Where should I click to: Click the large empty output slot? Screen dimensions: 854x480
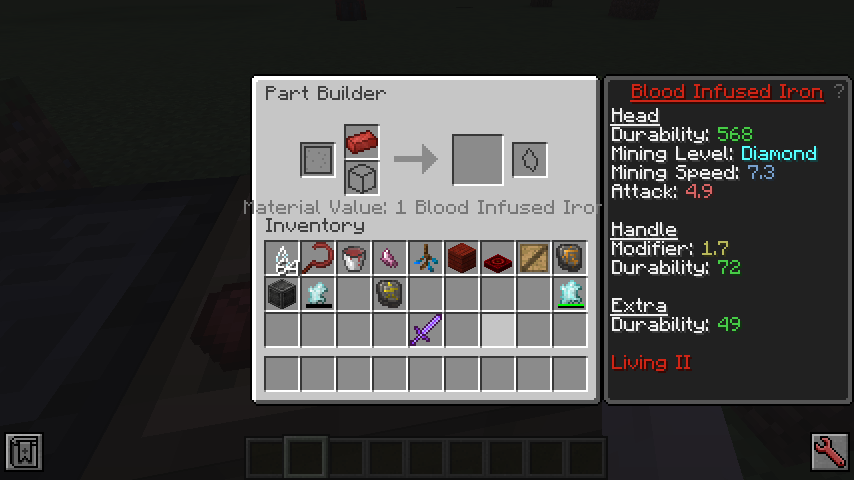[x=477, y=159]
